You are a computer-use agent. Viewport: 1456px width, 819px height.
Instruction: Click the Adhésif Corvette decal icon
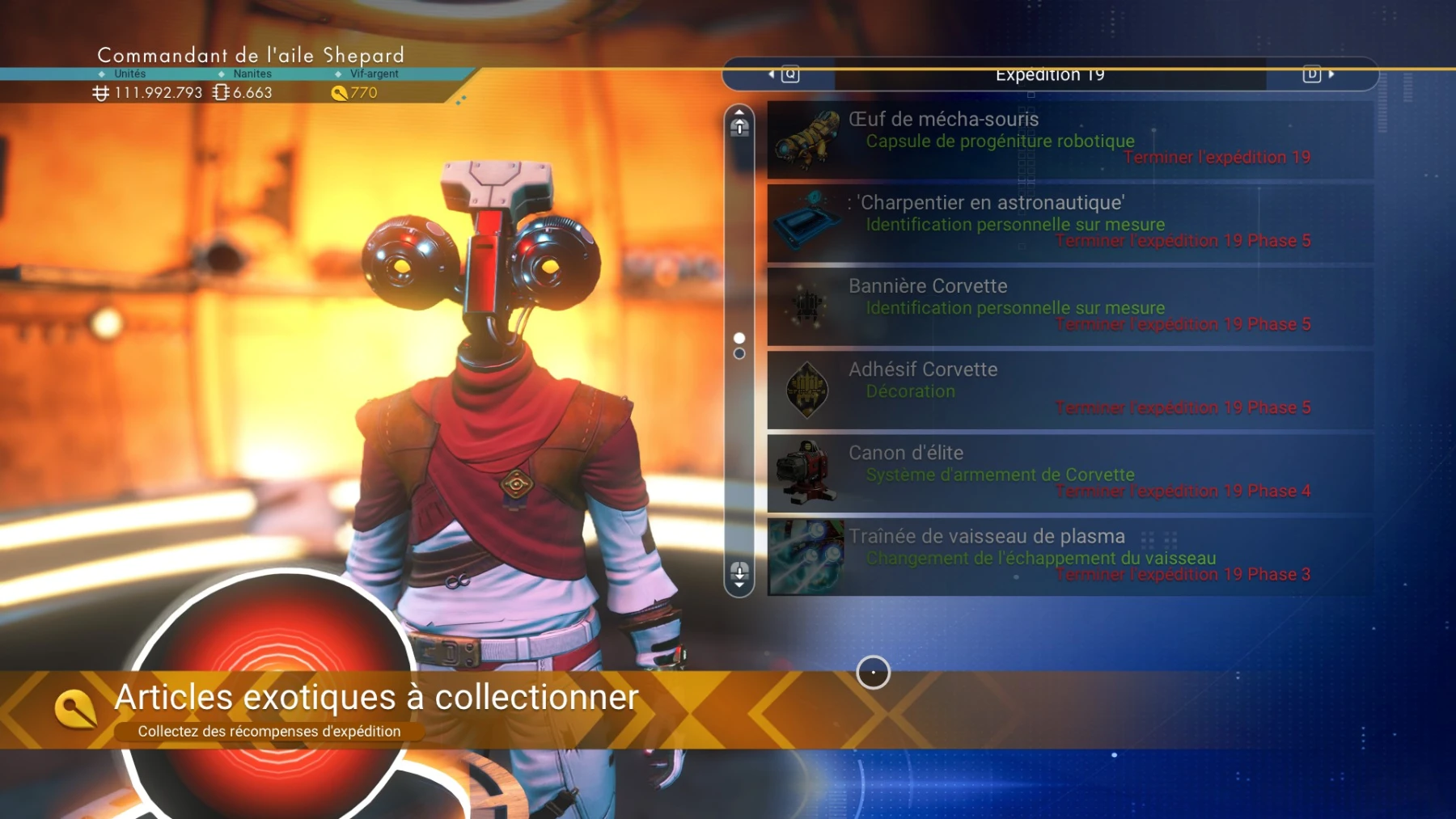pos(807,391)
